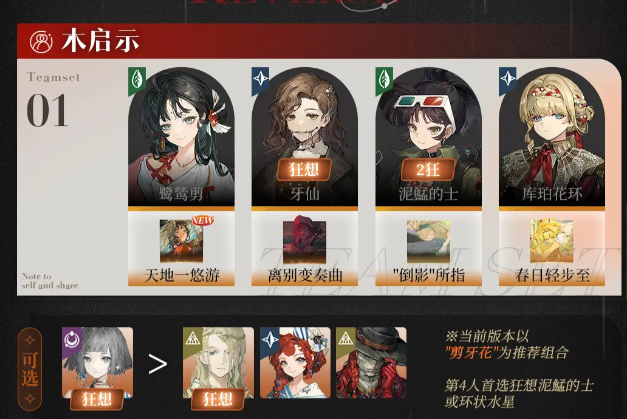Image resolution: width=627 pixels, height=419 pixels.
Task: Open the 天地一悠游 psychube thumbnail
Action: coord(181,241)
